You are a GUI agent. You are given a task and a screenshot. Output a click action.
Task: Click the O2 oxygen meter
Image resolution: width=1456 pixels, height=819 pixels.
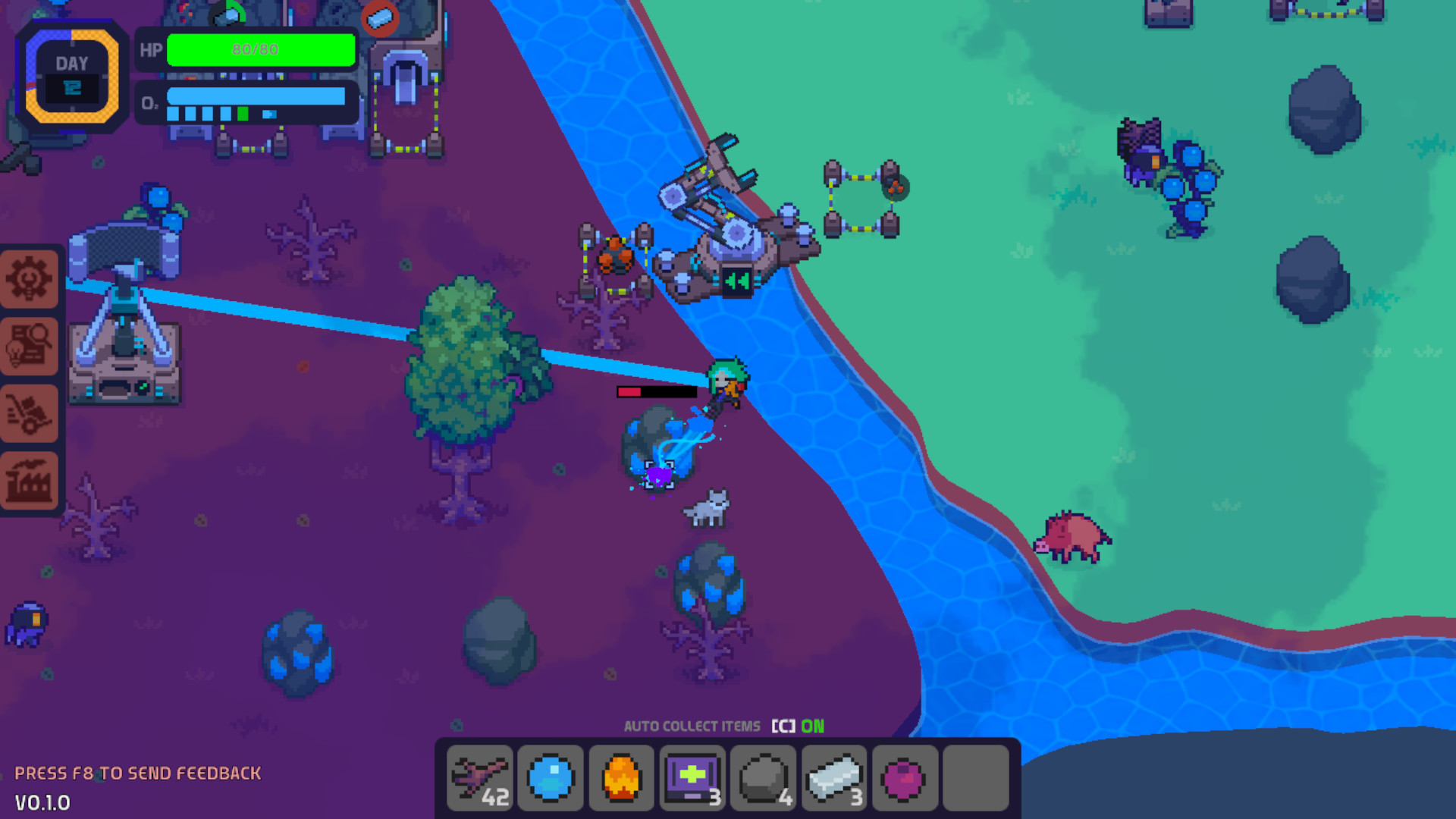coord(258,99)
